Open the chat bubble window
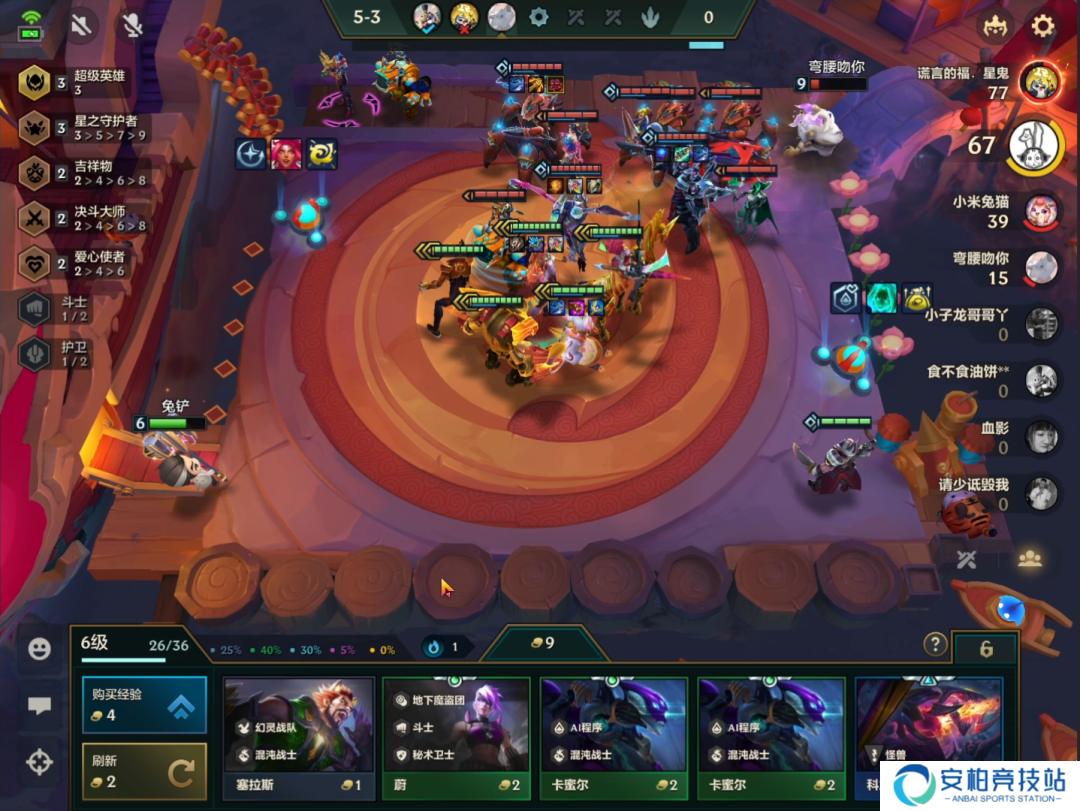The width and height of the screenshot is (1080, 811). coord(39,706)
